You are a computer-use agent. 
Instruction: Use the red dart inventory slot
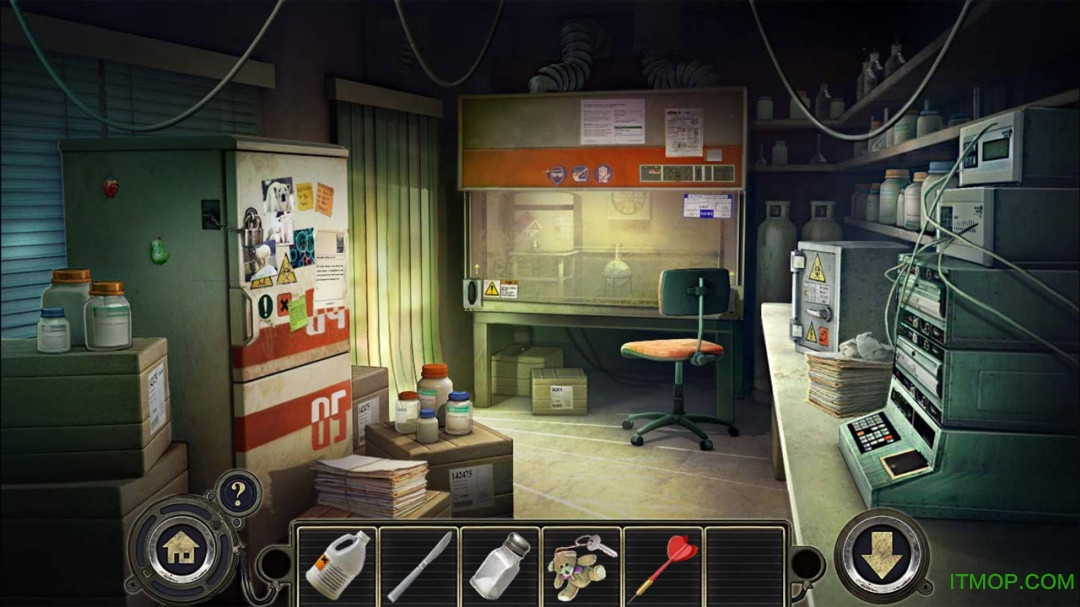[662, 566]
